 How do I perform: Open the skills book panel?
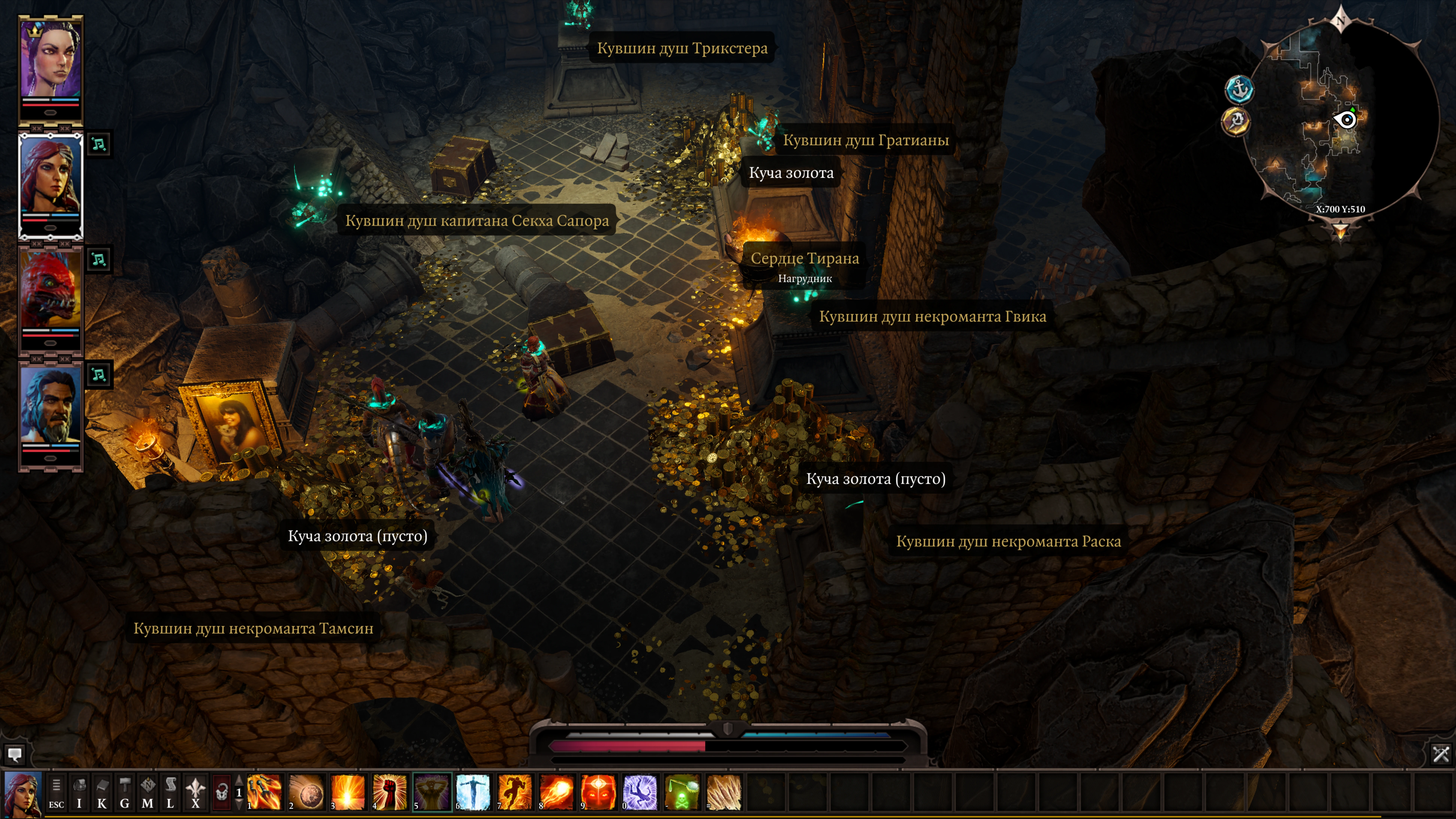pyautogui.click(x=102, y=792)
